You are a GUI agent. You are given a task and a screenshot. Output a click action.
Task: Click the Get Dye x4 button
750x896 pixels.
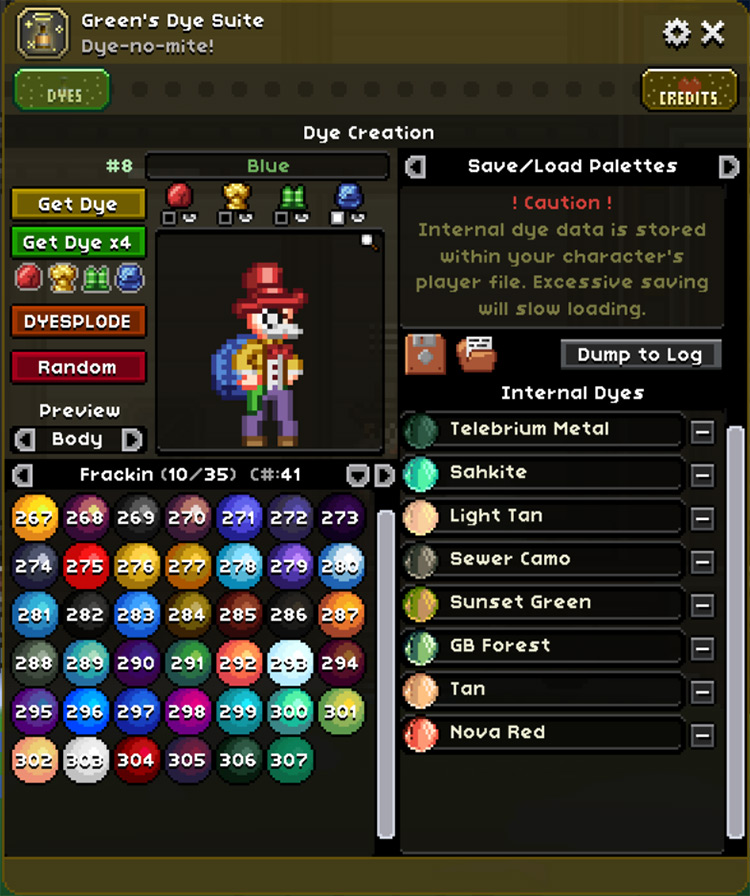coord(78,242)
